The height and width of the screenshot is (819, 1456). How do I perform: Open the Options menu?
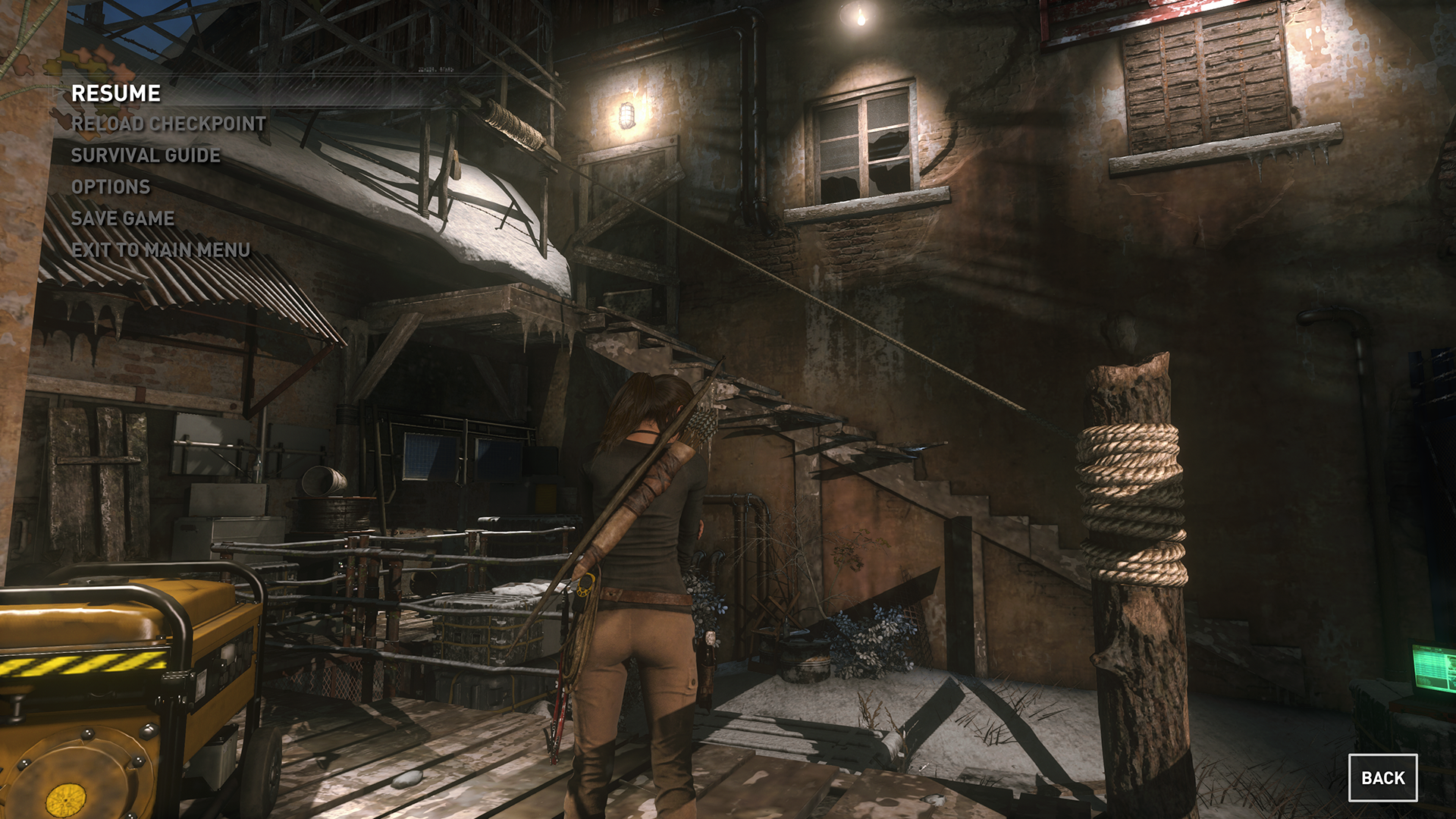pos(111,187)
